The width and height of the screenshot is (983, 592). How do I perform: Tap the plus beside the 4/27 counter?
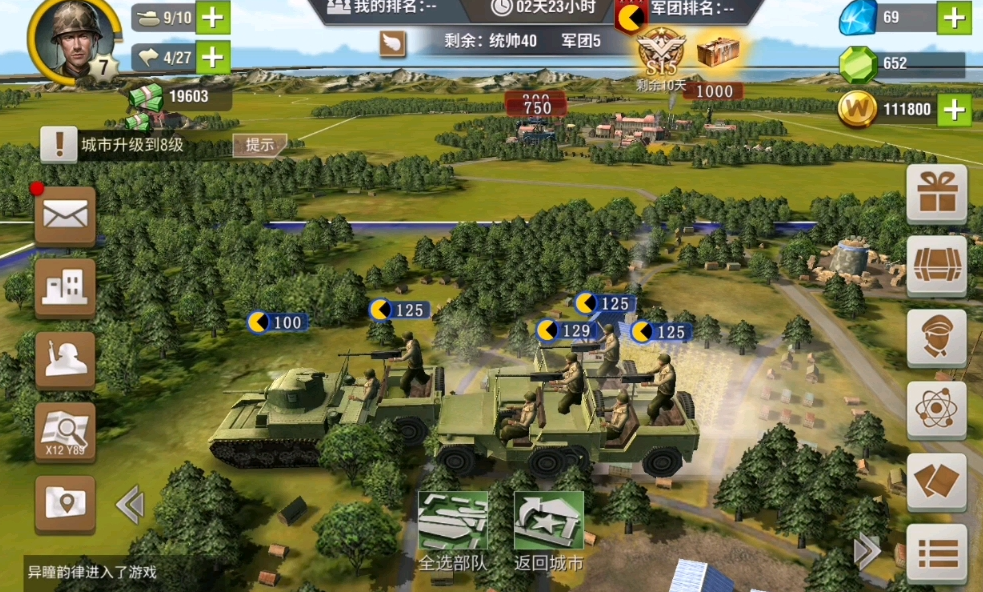point(212,57)
